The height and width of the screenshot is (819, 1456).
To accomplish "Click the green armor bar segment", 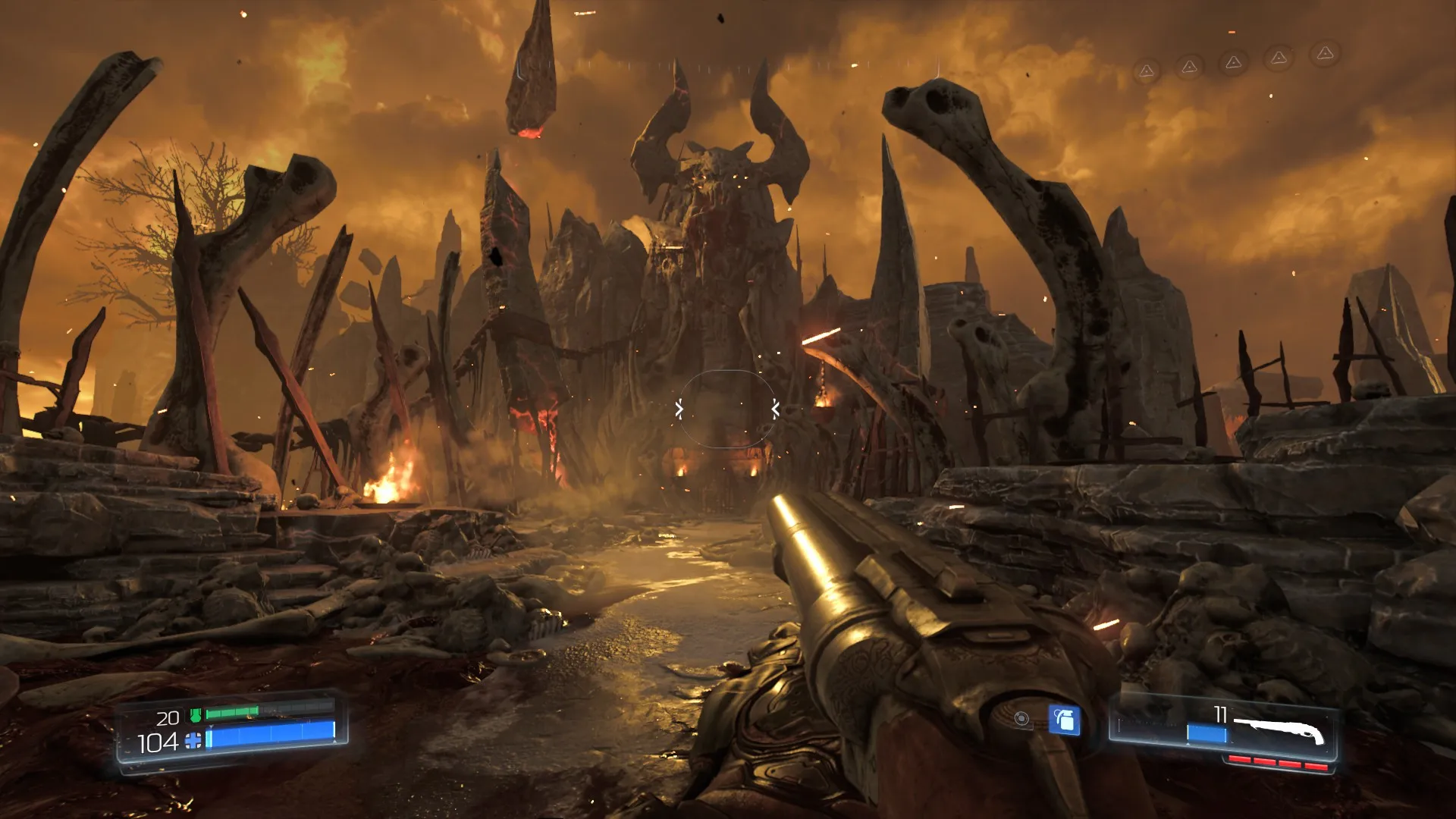I will coord(231,712).
